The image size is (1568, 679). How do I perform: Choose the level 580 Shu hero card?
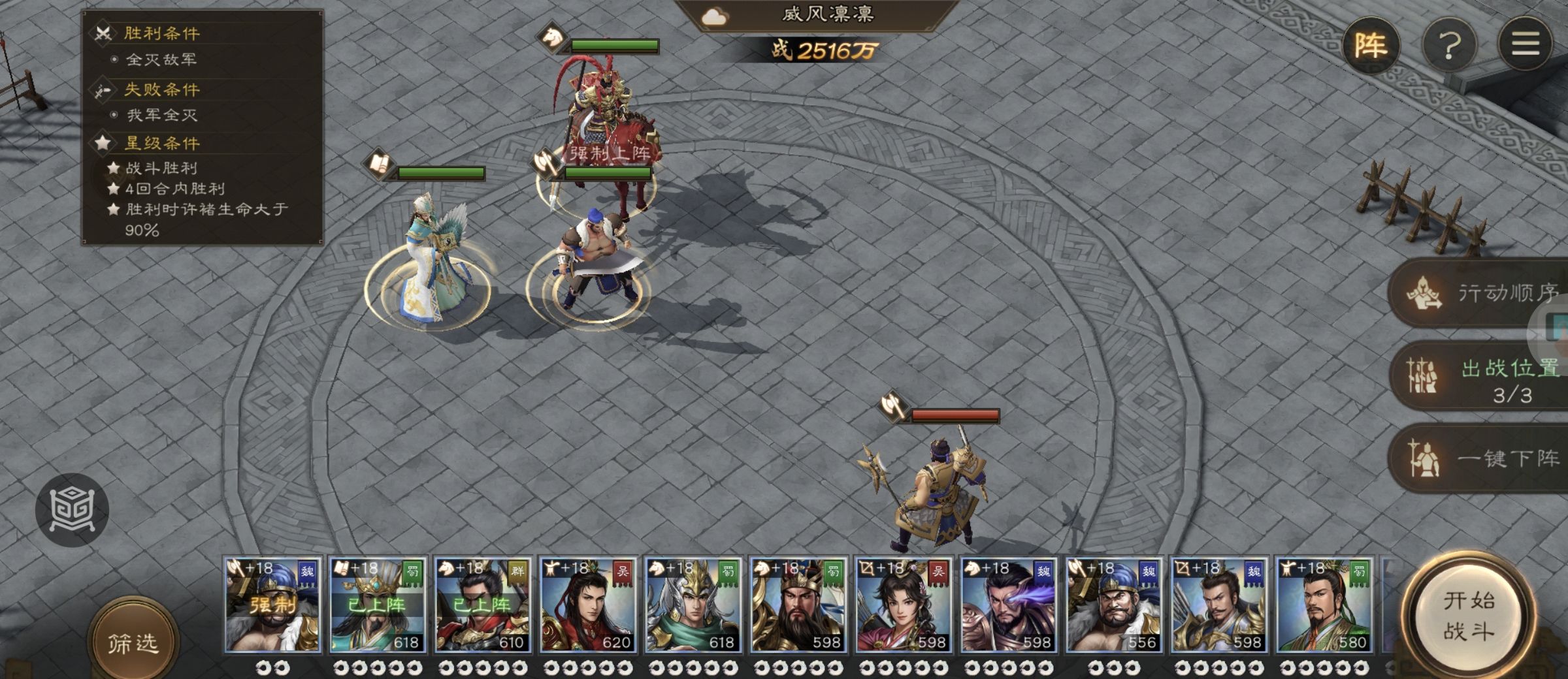click(x=1324, y=605)
